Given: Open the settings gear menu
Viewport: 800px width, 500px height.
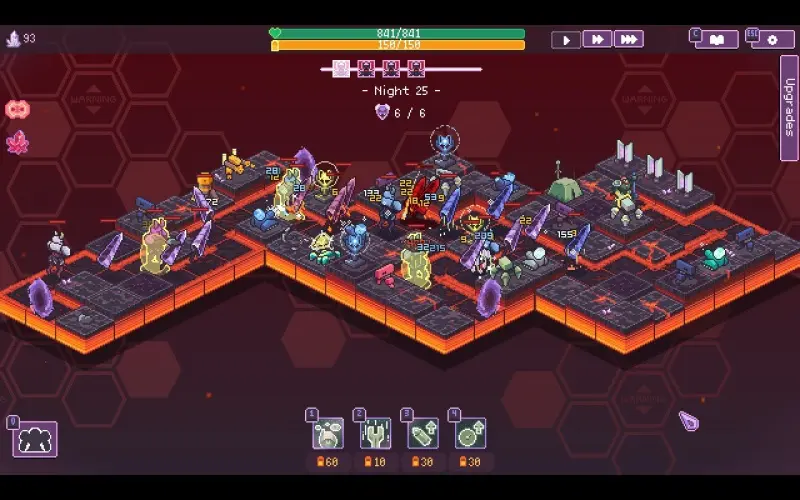Looking at the screenshot, I should tap(772, 40).
